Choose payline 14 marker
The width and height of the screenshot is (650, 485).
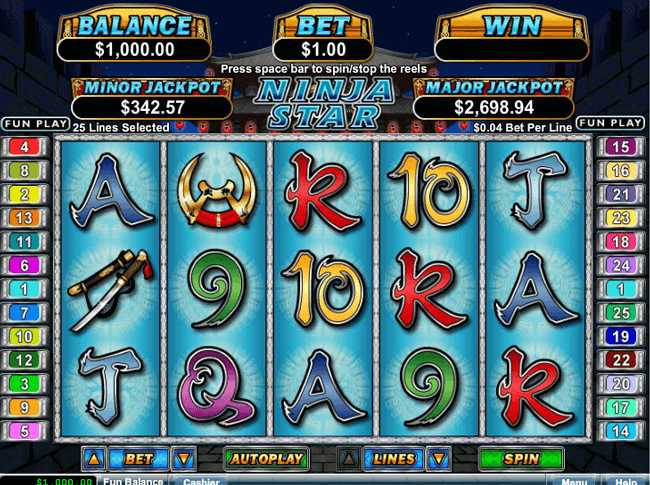622,432
